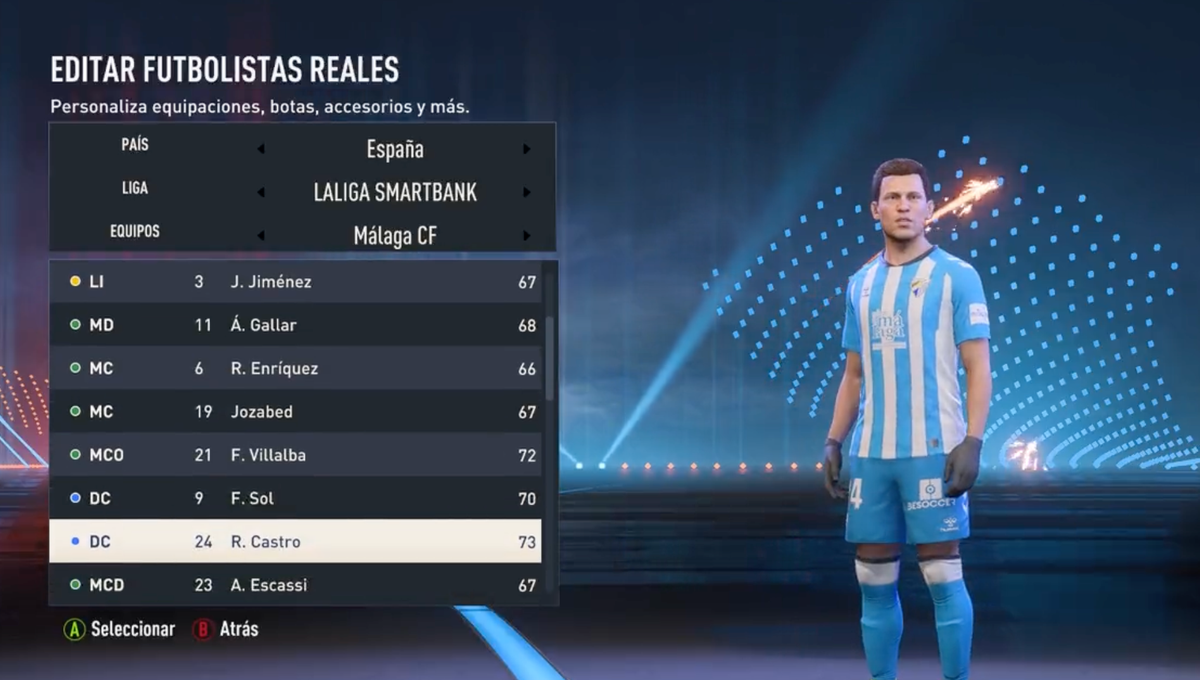
Task: Select J. Jiménez player row
Action: click(296, 282)
